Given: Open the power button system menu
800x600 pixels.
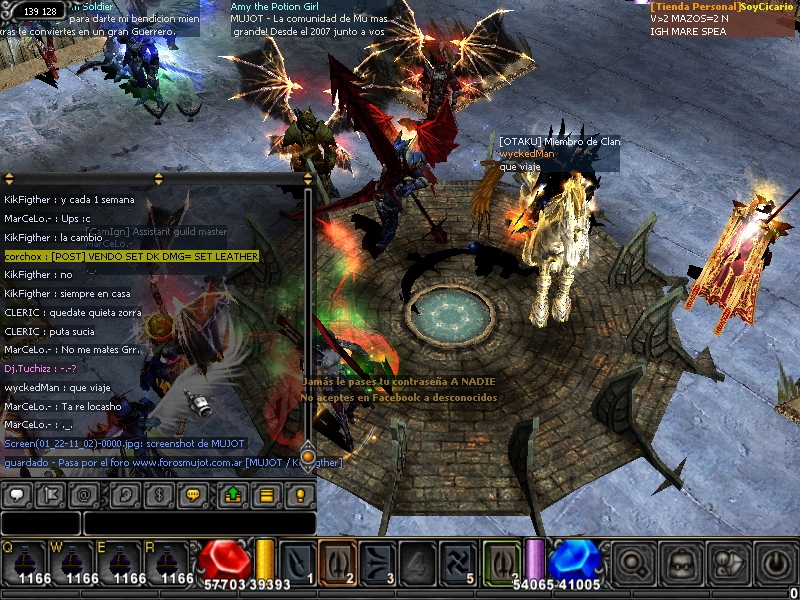Looking at the screenshot, I should tap(775, 566).
